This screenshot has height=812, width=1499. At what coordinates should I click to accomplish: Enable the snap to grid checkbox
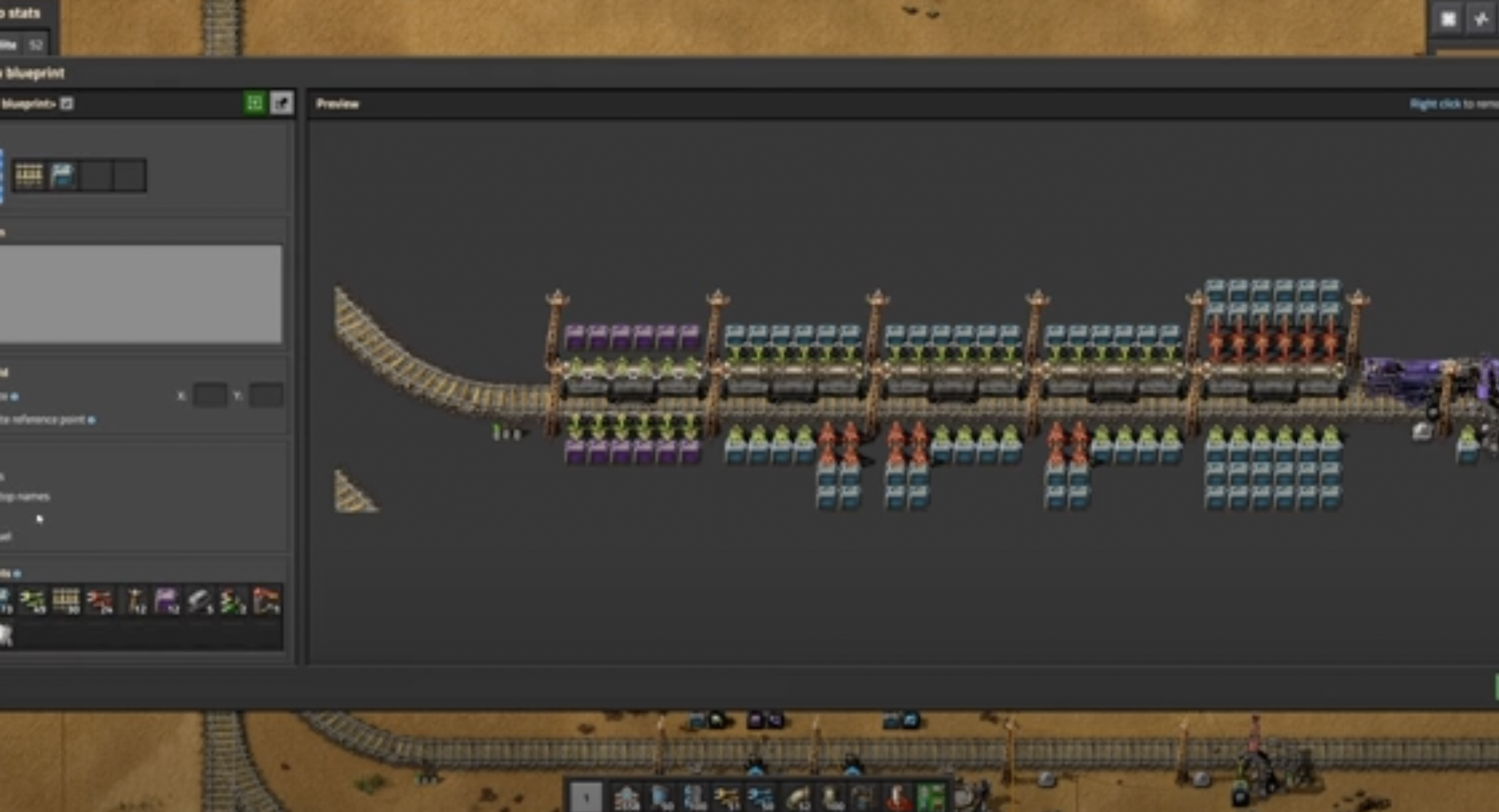click(x=13, y=396)
